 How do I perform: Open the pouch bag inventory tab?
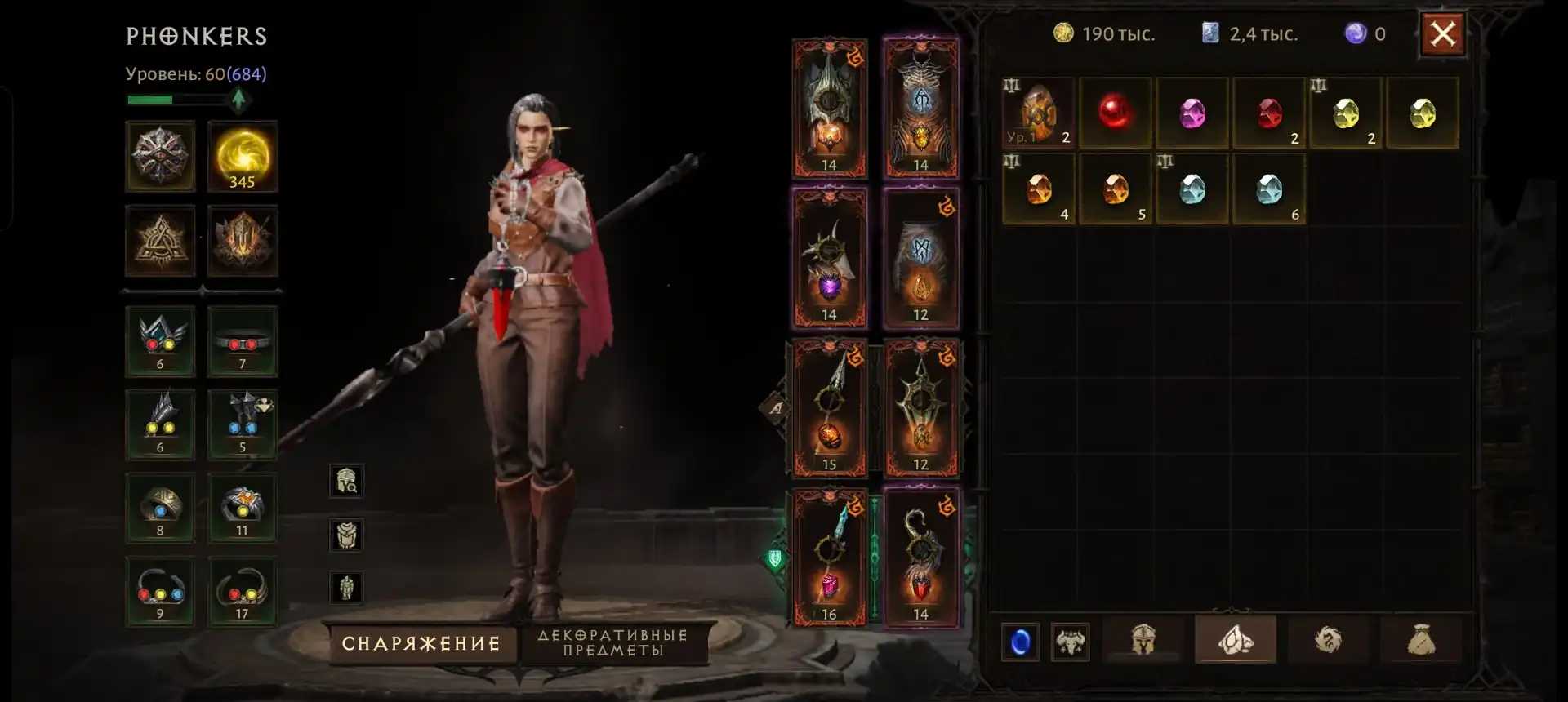[1421, 641]
